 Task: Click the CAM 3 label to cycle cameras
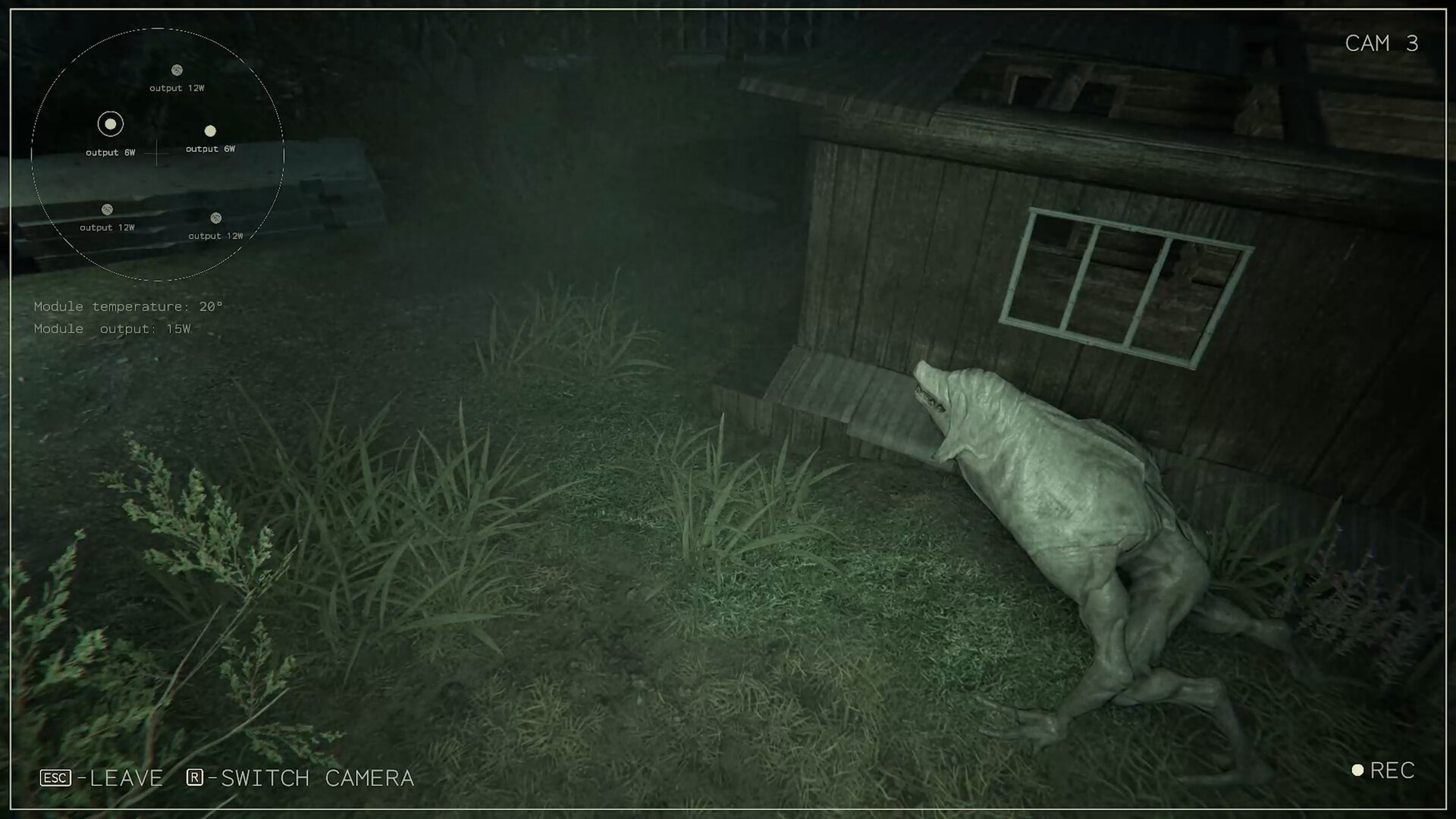1382,43
